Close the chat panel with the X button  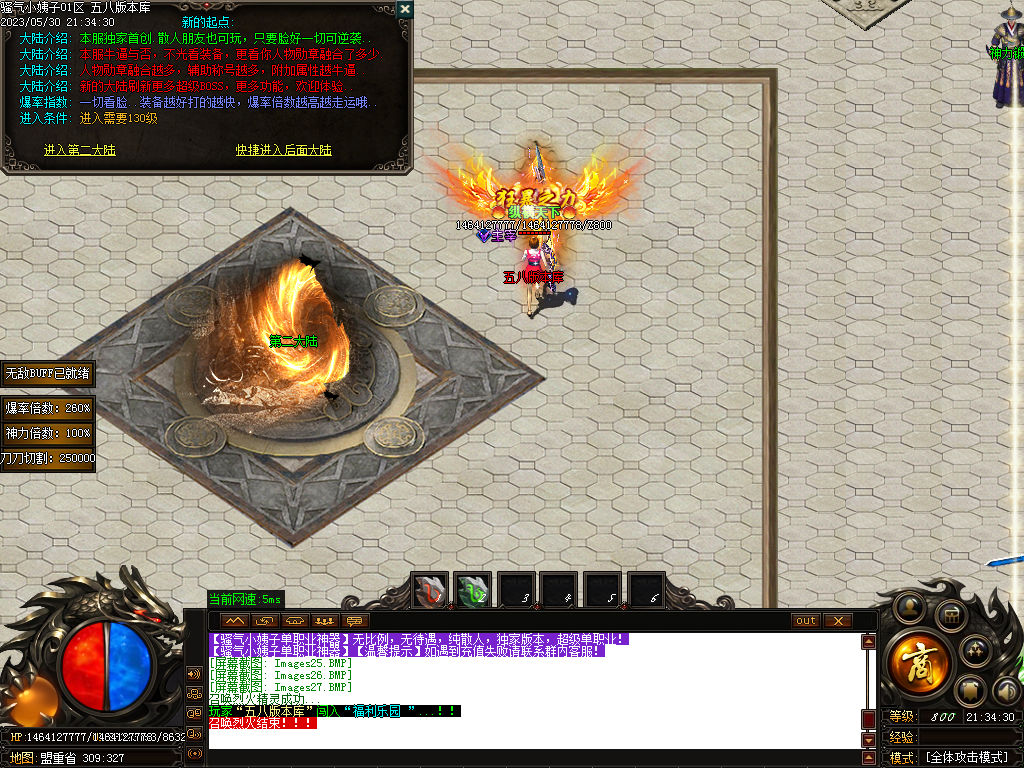[x=837, y=621]
